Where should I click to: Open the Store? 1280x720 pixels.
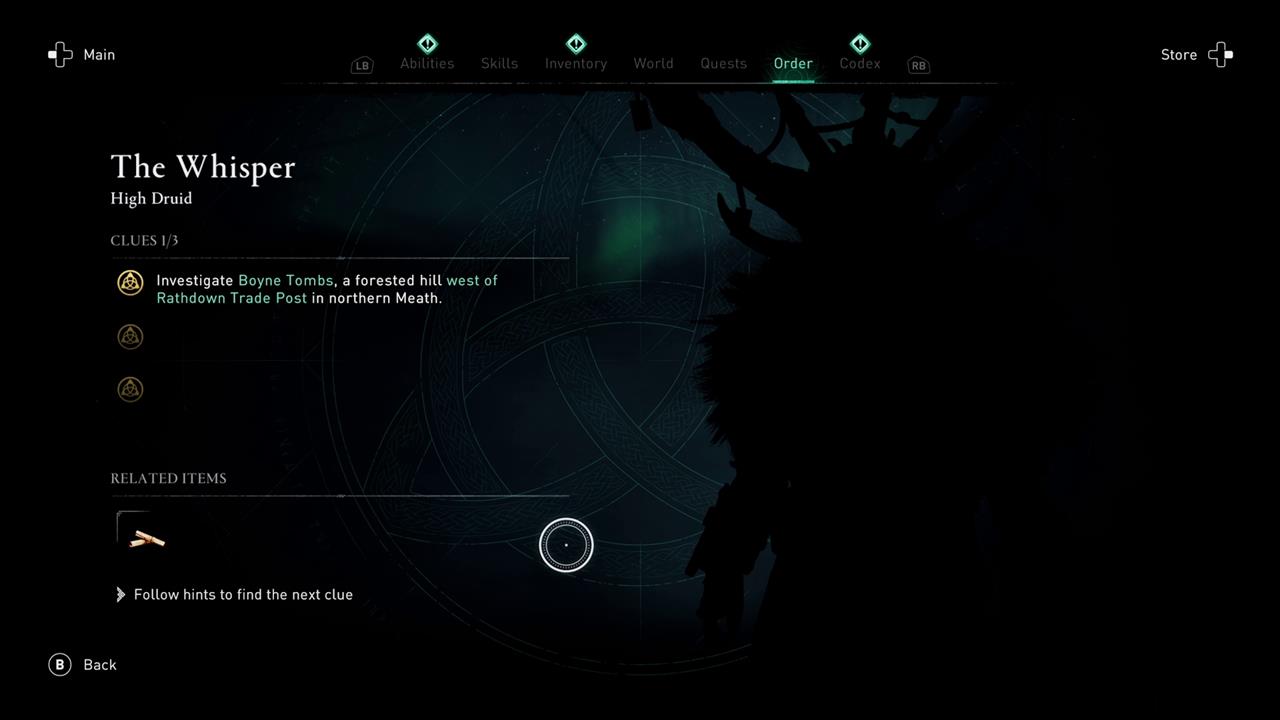tap(1195, 55)
